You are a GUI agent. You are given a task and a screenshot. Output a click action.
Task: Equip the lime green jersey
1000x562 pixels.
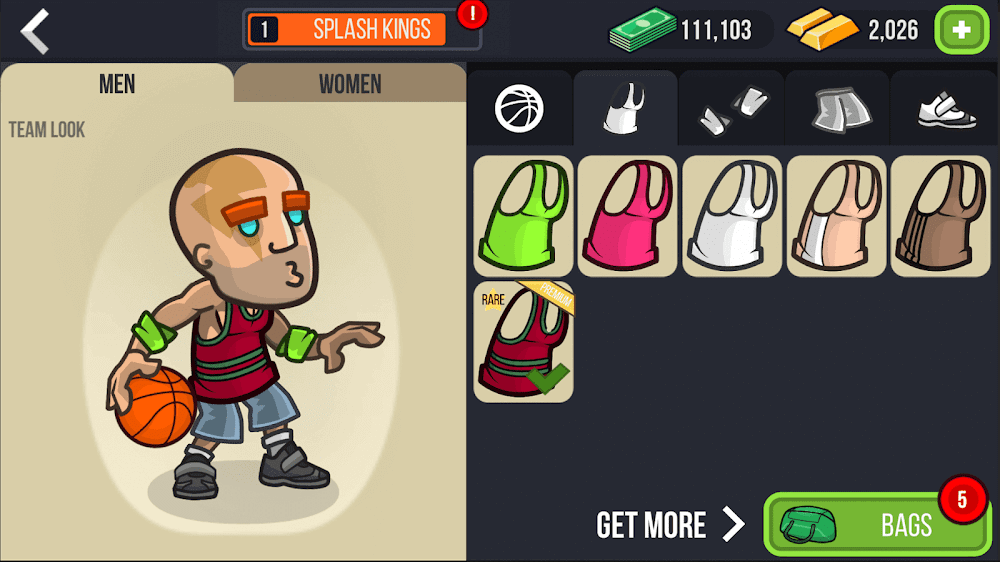[523, 216]
